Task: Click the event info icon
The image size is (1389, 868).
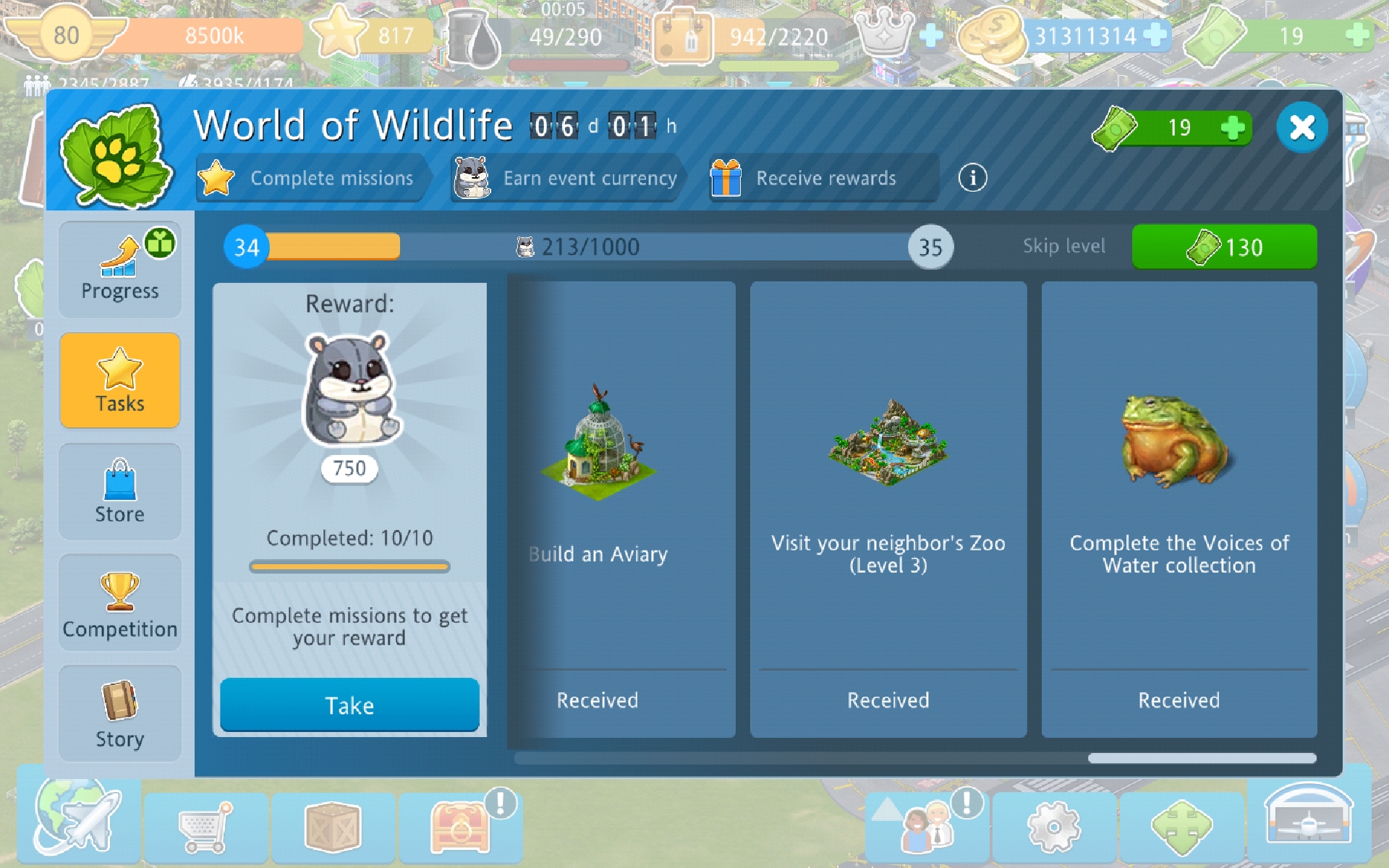Action: coord(972,178)
